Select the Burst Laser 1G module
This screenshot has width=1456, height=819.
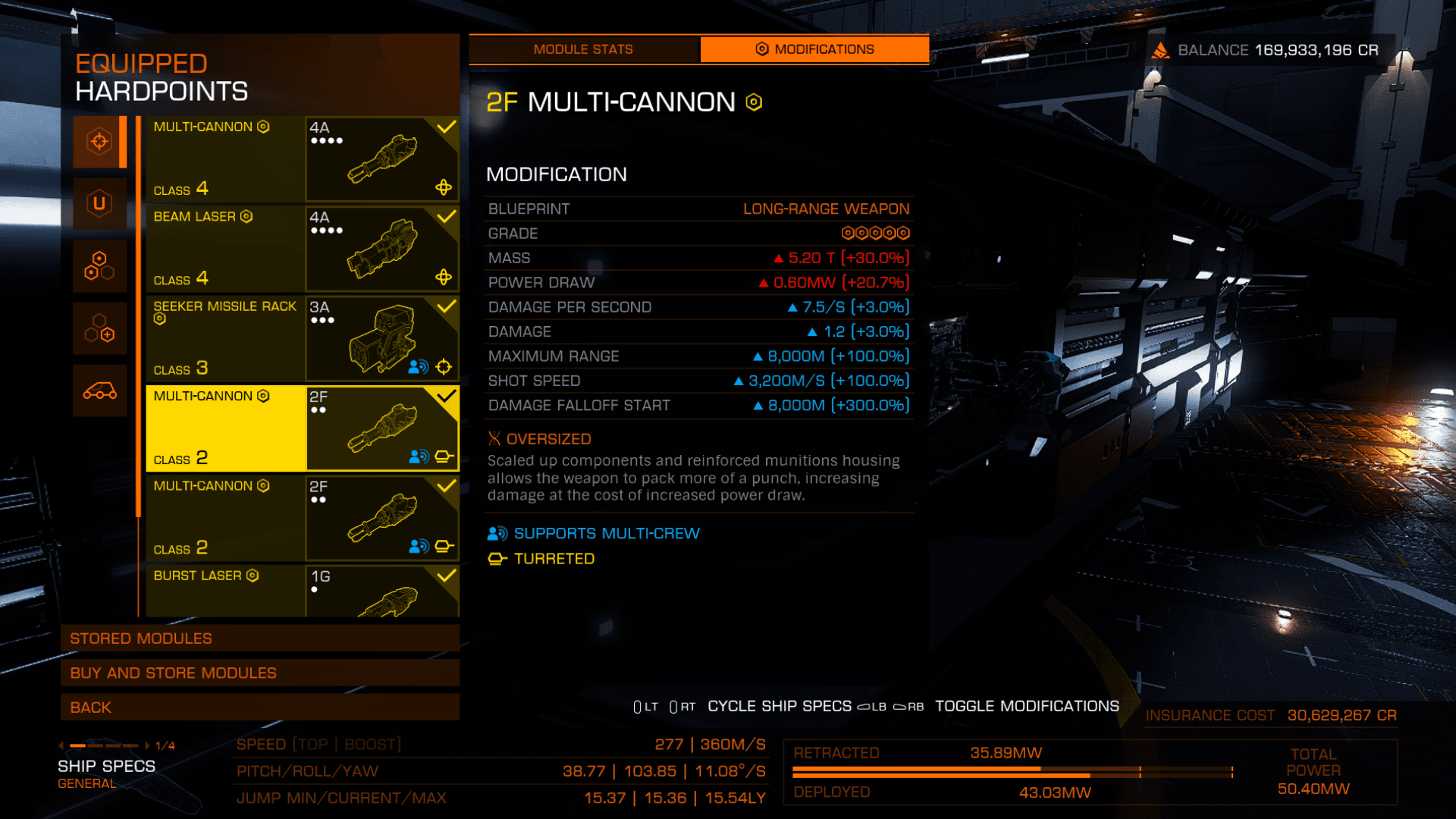(302, 590)
